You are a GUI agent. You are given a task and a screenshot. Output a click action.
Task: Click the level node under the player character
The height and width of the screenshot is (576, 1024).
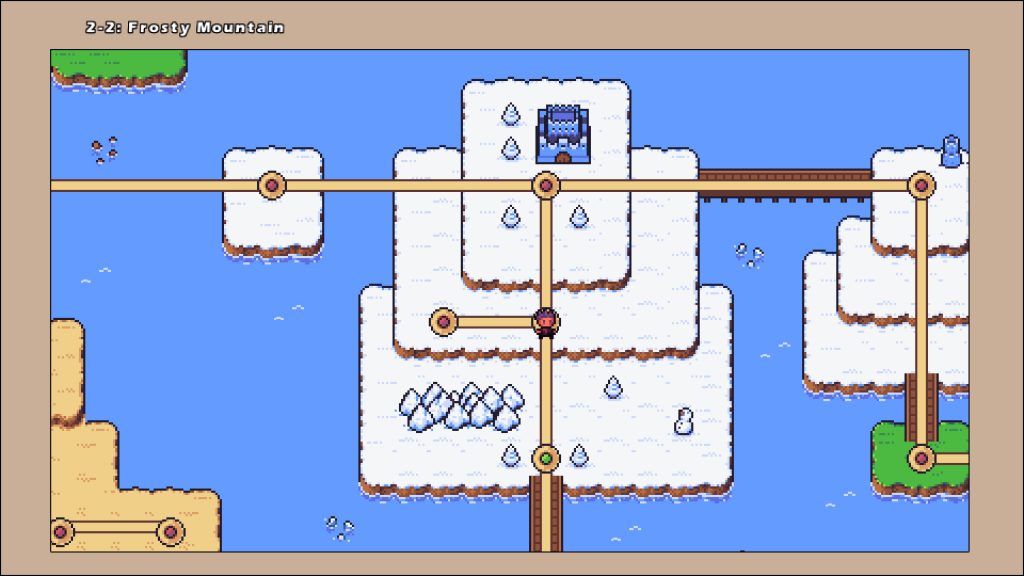point(545,323)
